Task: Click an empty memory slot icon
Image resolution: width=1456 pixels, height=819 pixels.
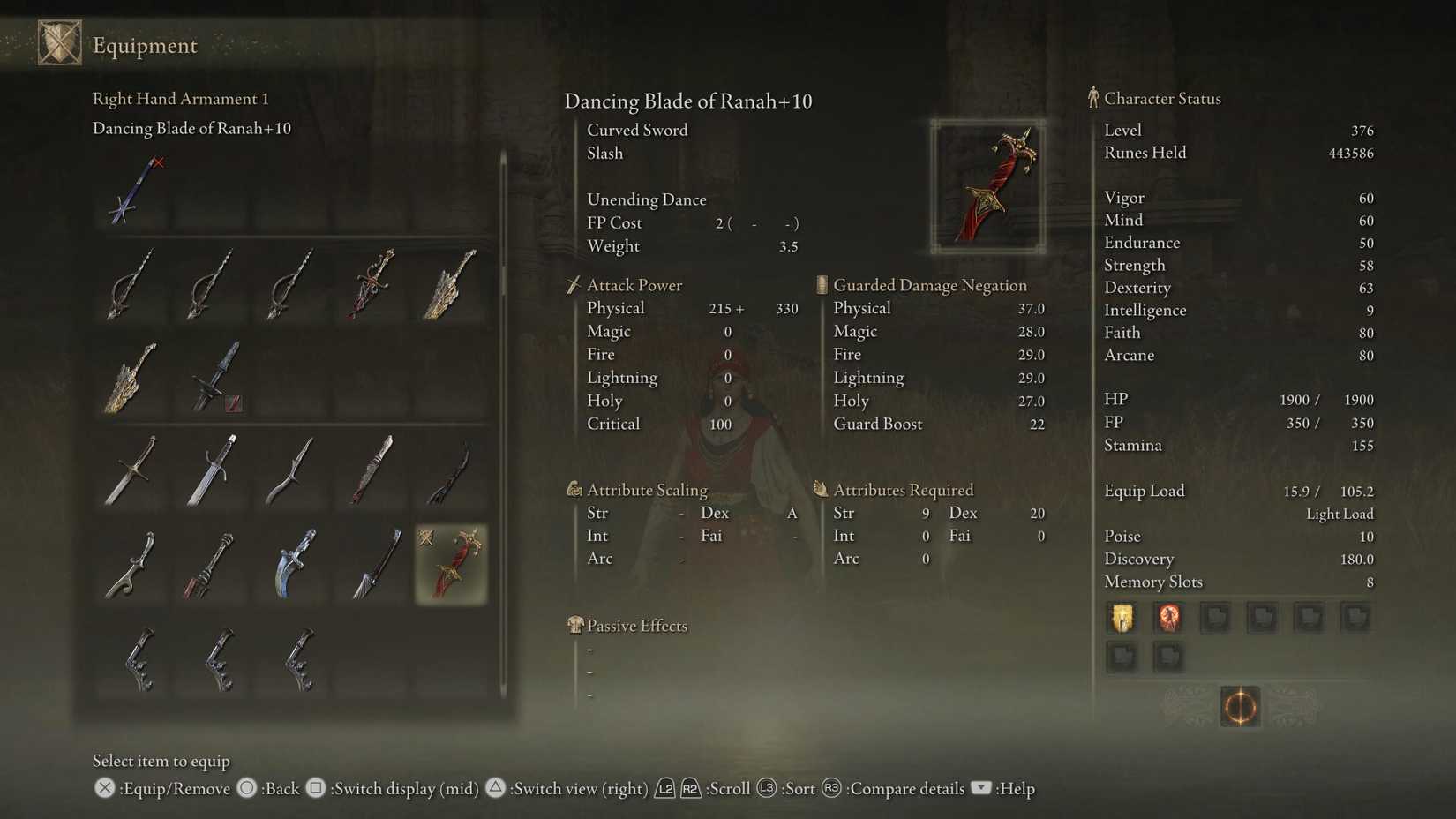Action: [x=1215, y=617]
